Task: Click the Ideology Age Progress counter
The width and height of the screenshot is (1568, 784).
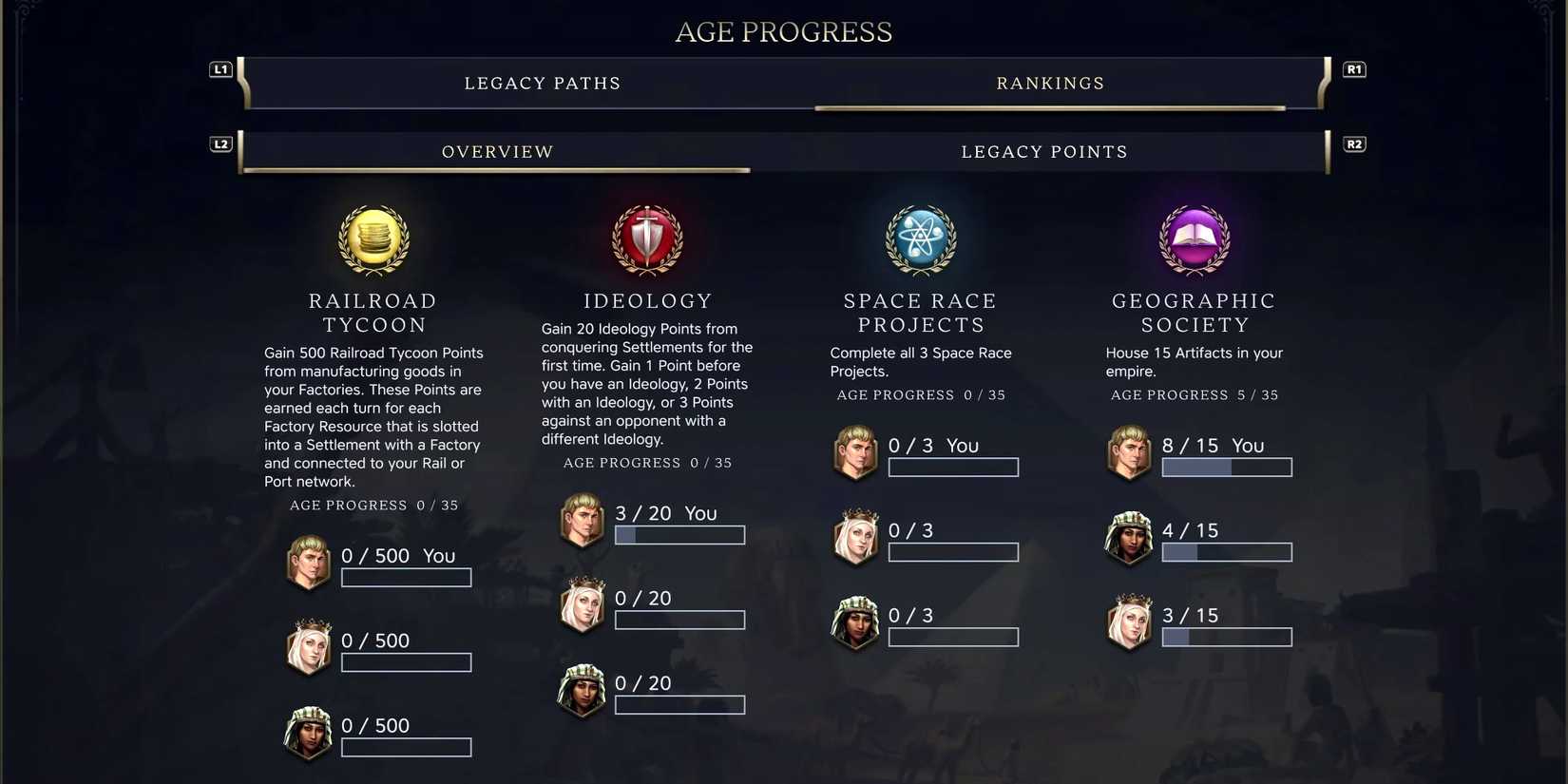Action: pyautogui.click(x=647, y=463)
